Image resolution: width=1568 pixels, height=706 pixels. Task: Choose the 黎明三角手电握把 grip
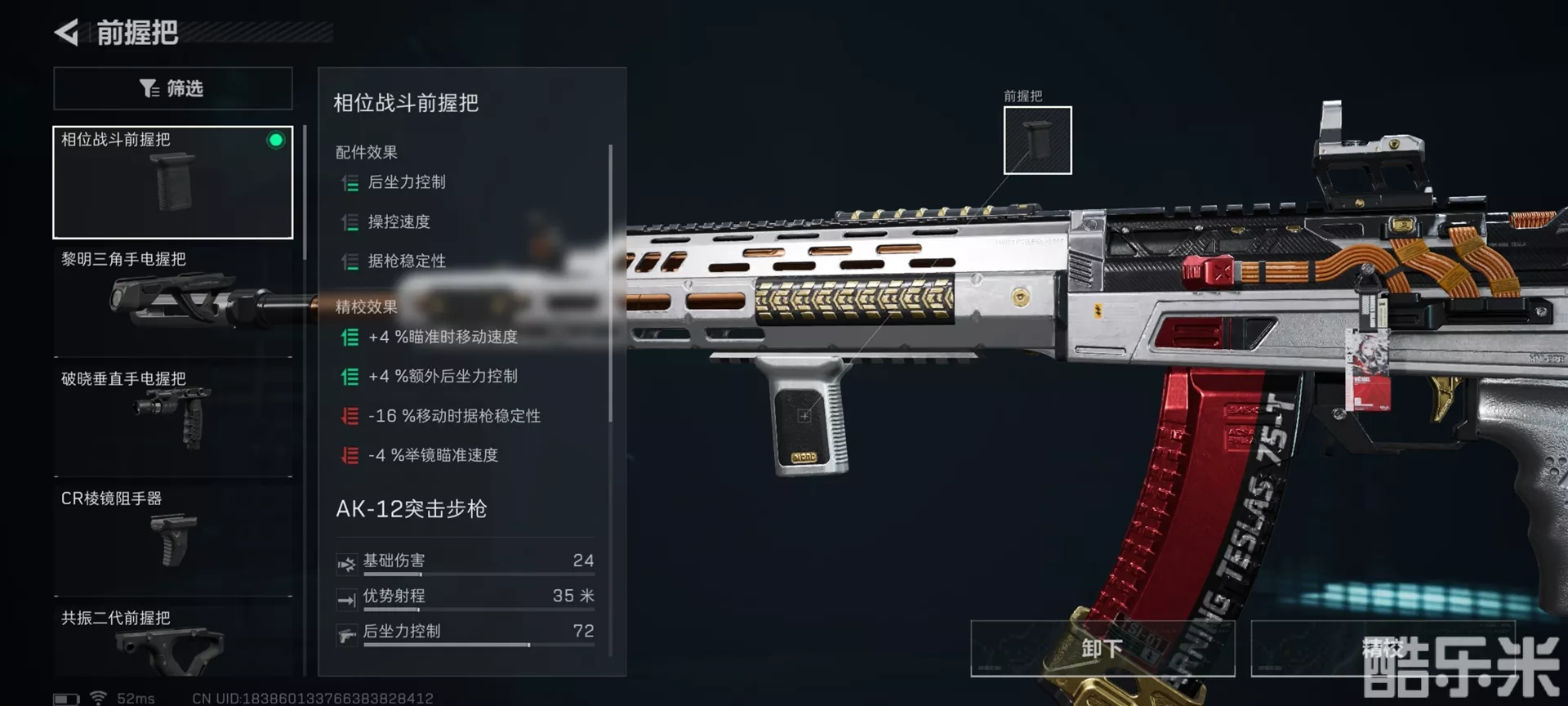[172, 301]
